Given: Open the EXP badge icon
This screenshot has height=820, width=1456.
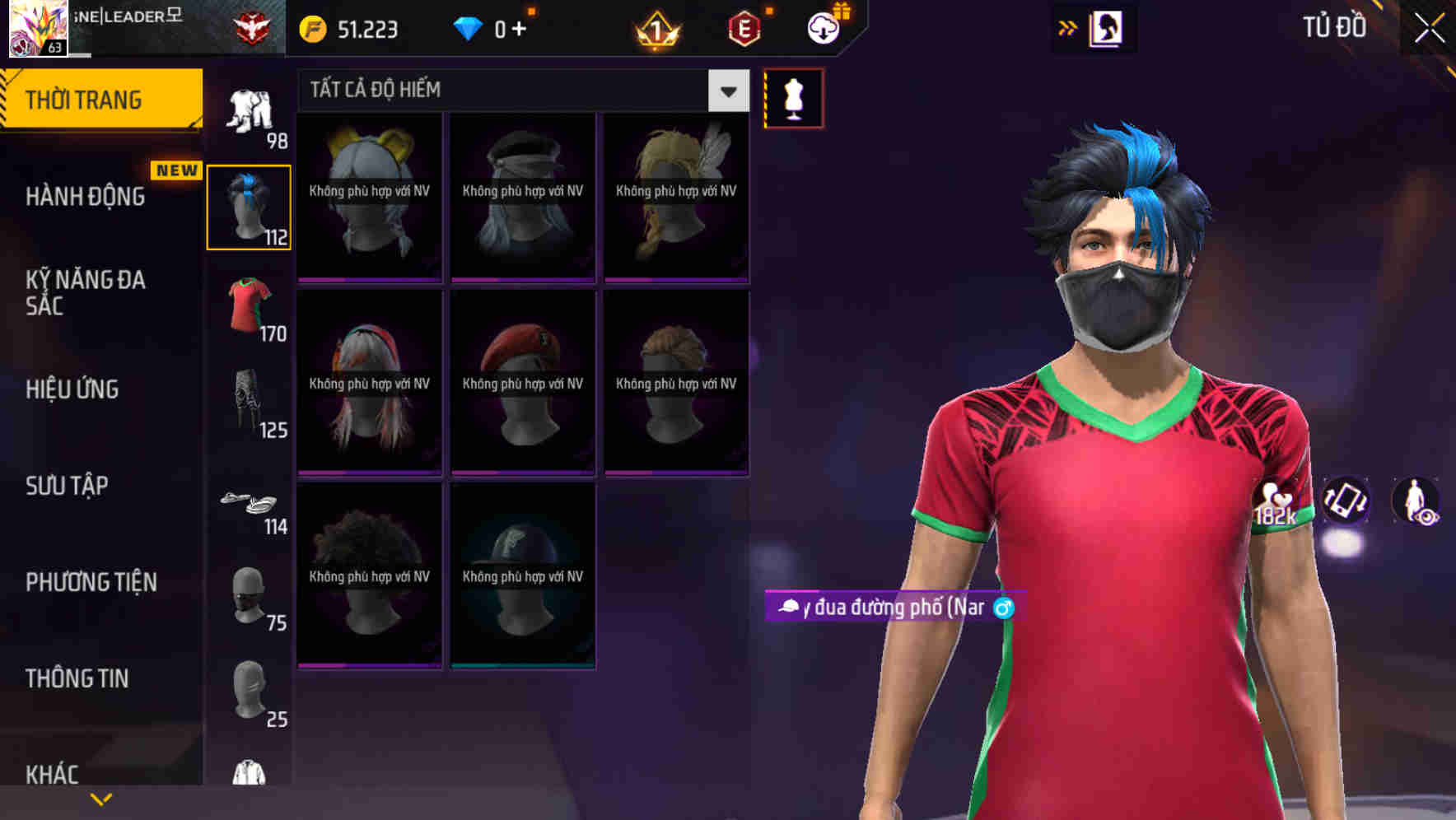Looking at the screenshot, I should [744, 27].
